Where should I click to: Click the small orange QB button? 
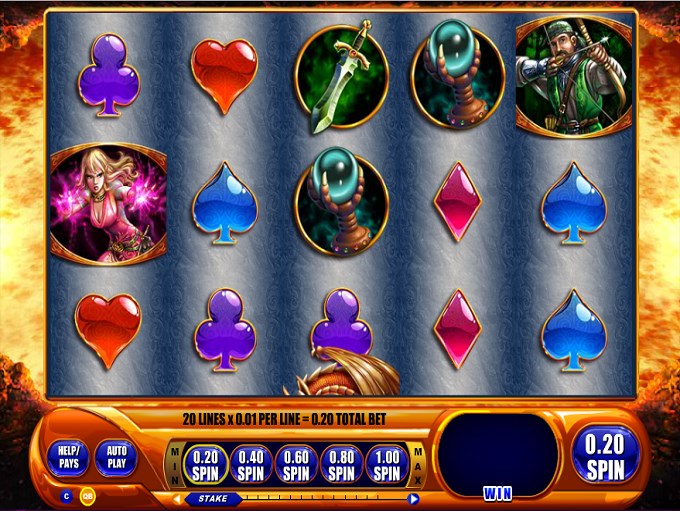[x=87, y=496]
